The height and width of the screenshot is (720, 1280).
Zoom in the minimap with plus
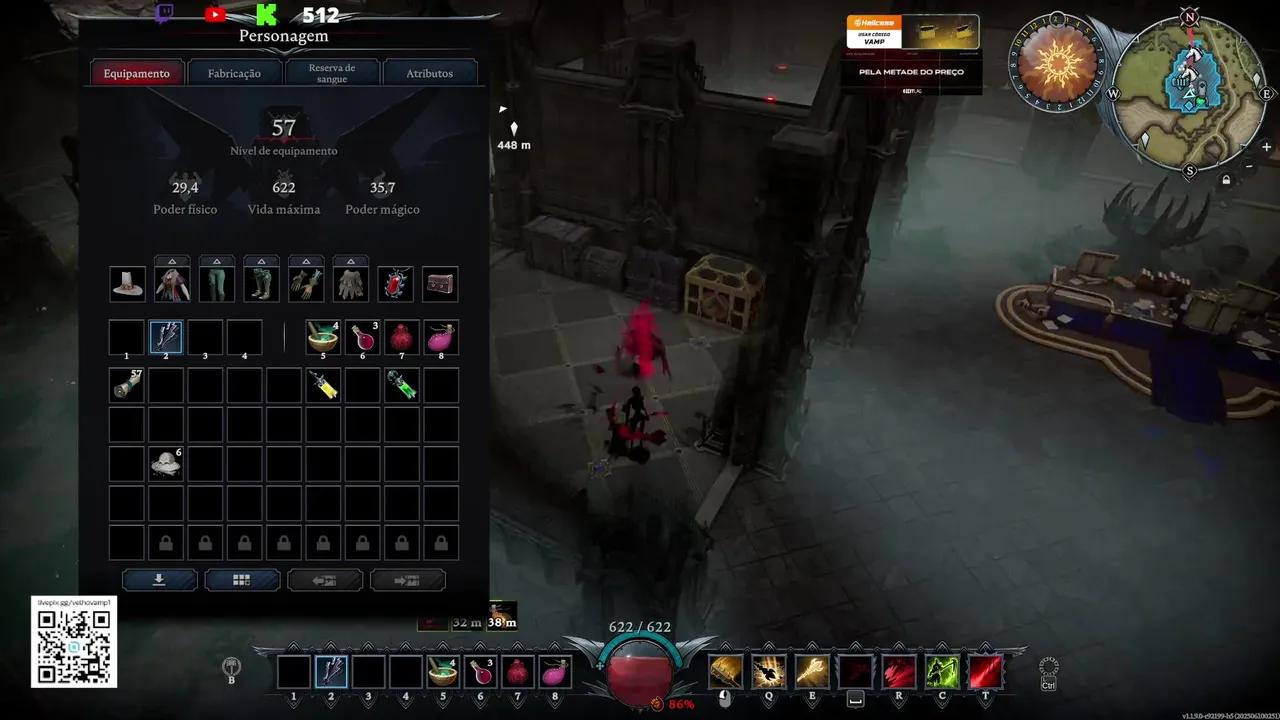1267,147
